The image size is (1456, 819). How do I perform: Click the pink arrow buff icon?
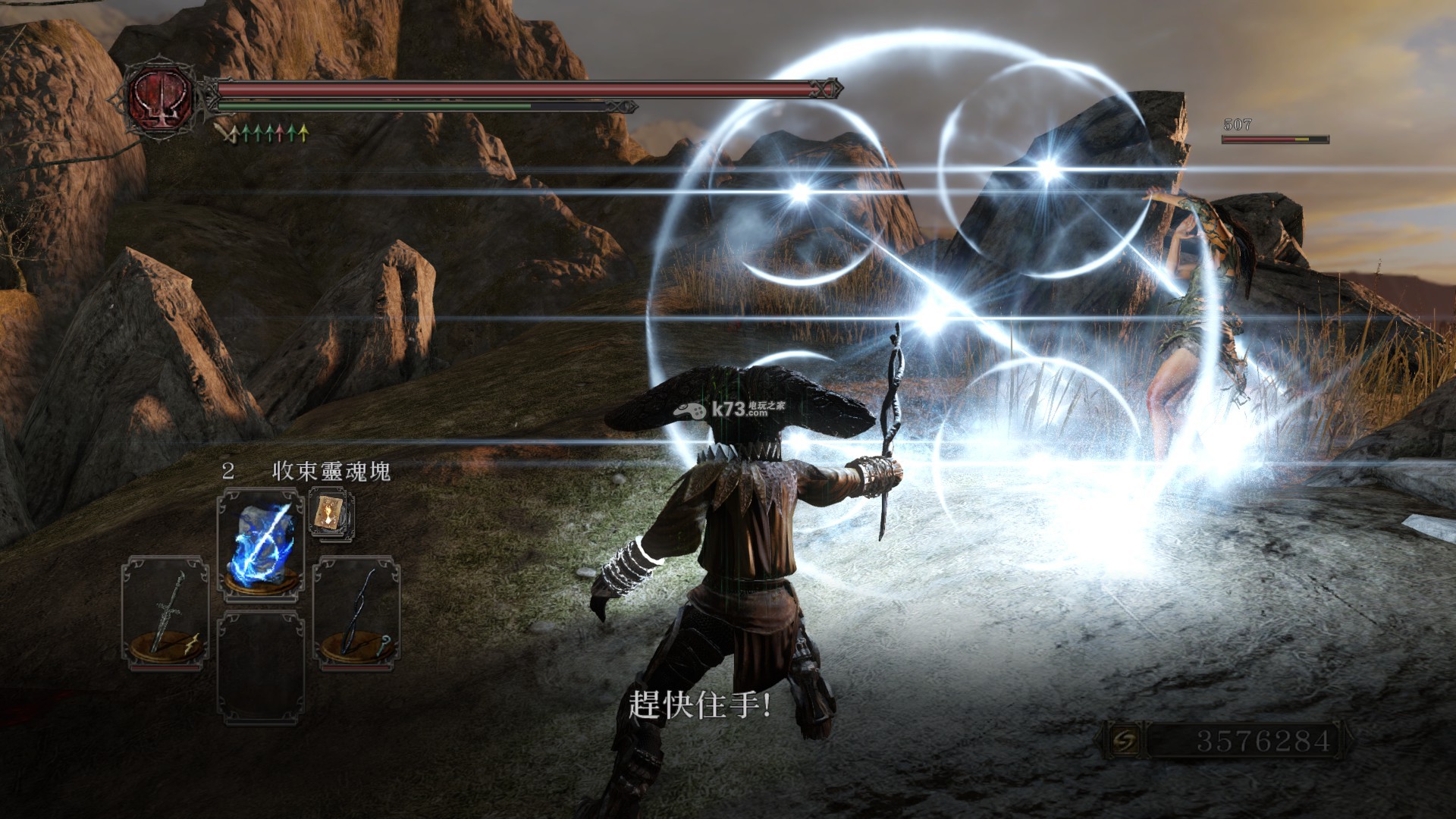click(281, 134)
